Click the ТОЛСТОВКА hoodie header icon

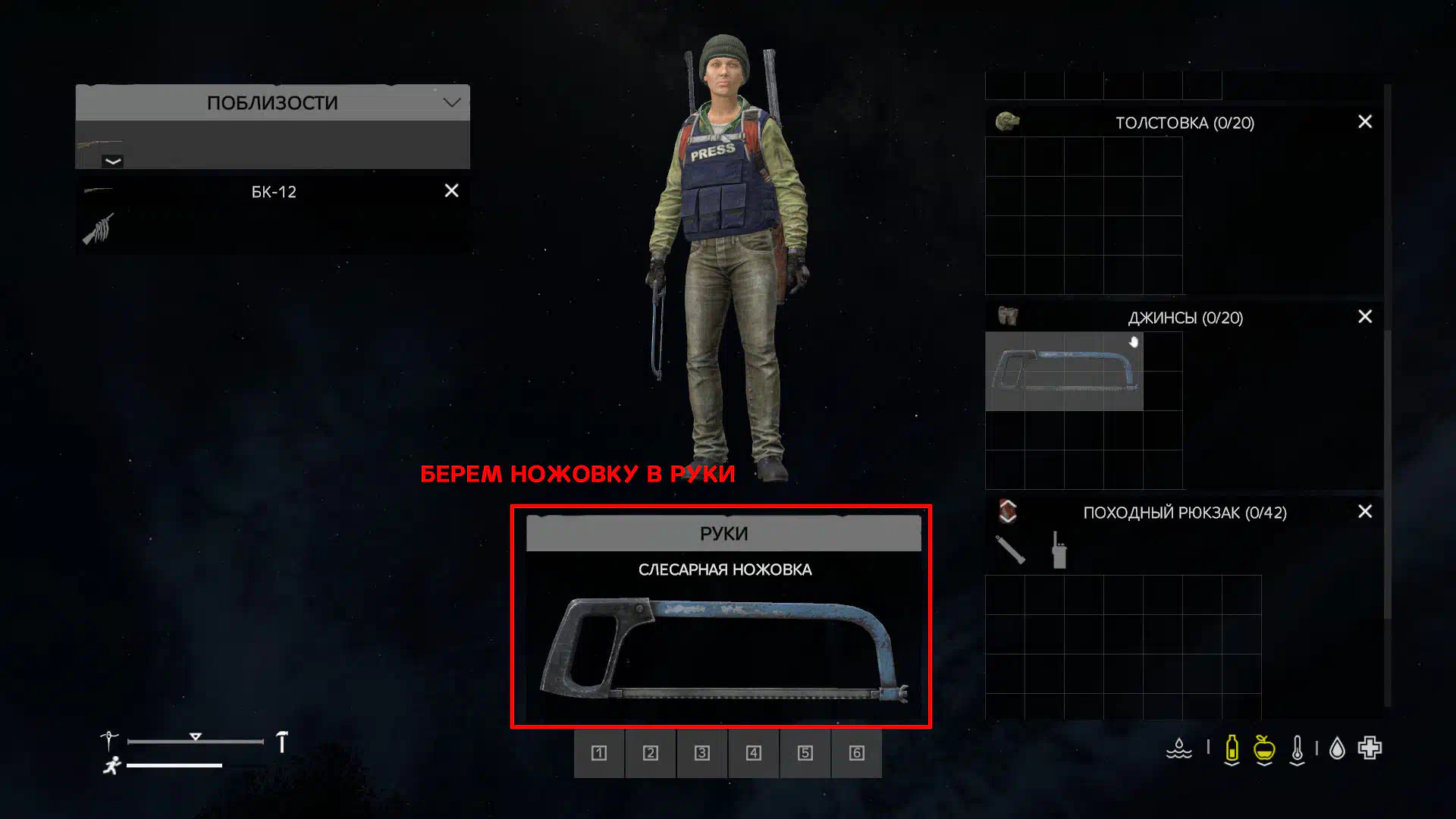(1007, 121)
